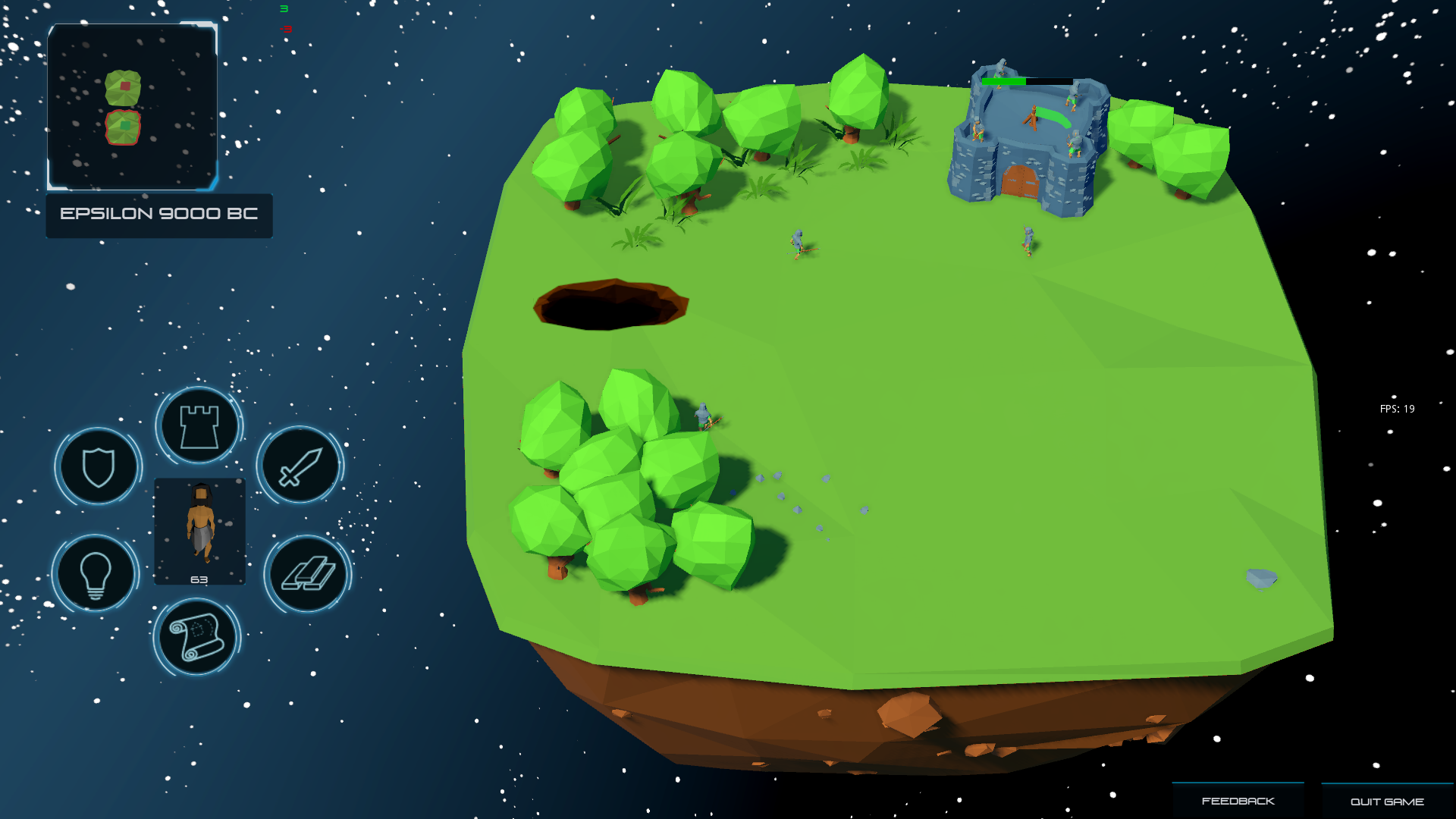Click the EPSILON 9000 BC label
1456x819 pixels.
(158, 215)
